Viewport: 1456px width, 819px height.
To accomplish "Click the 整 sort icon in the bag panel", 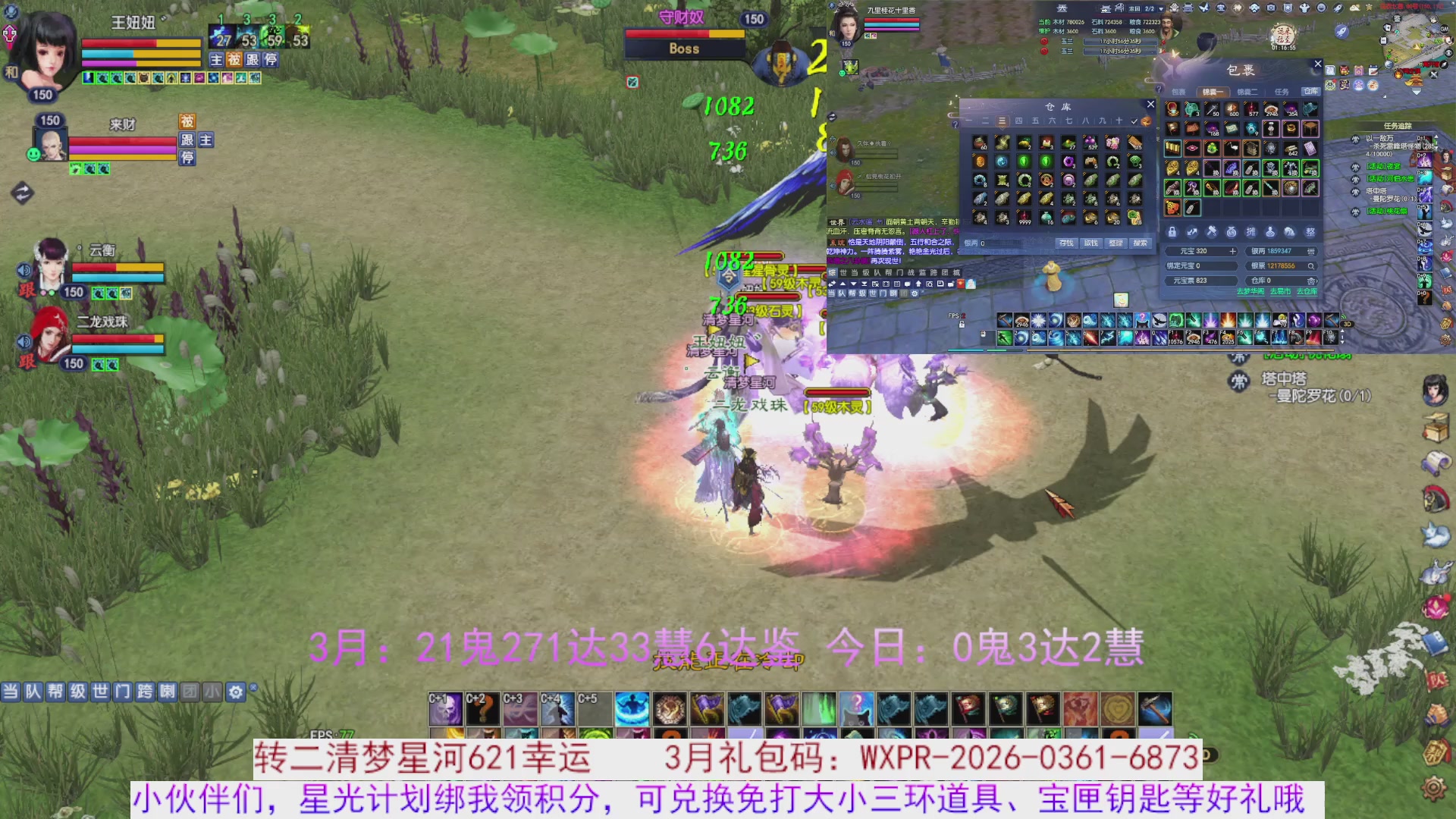I will (x=1310, y=232).
